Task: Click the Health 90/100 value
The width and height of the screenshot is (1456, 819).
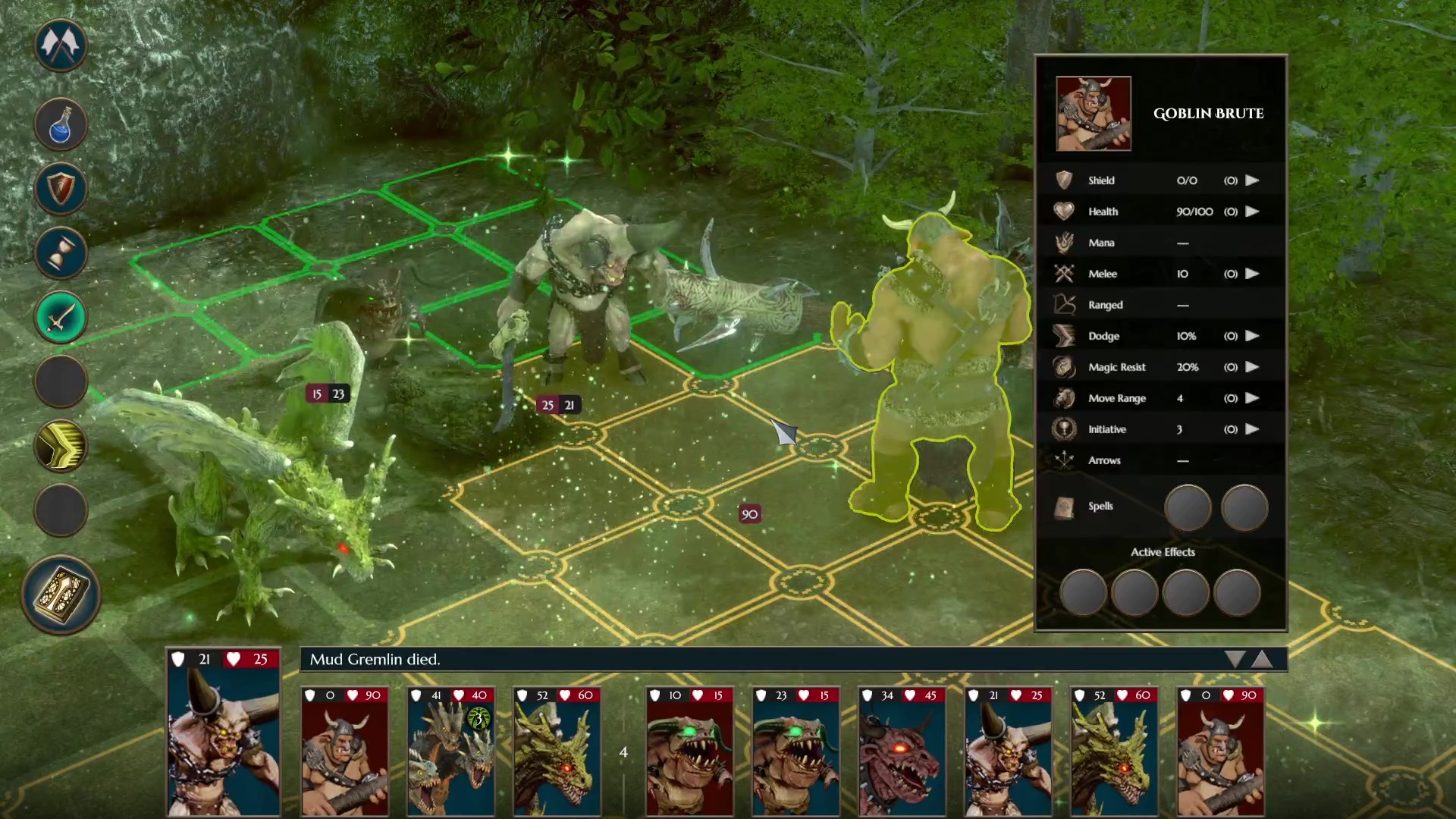Action: tap(1194, 212)
